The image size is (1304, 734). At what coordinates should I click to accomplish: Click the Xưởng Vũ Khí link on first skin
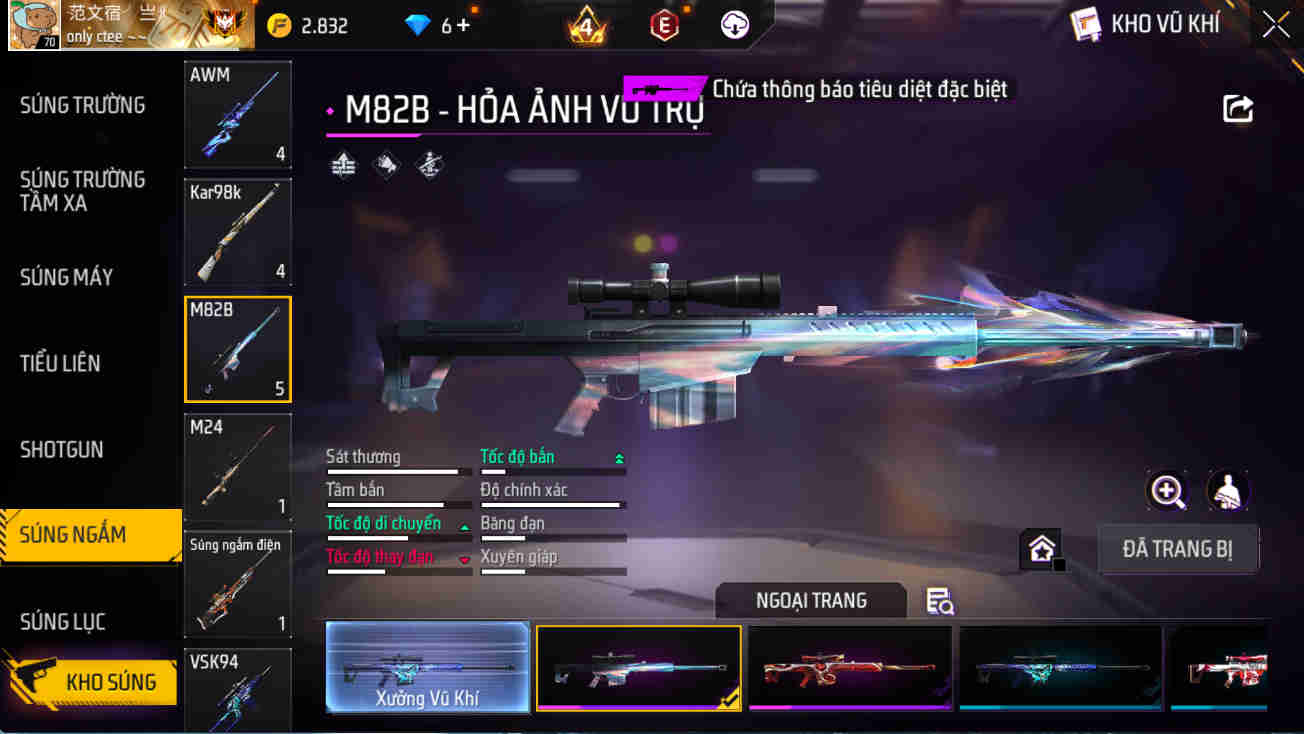pyautogui.click(x=427, y=692)
